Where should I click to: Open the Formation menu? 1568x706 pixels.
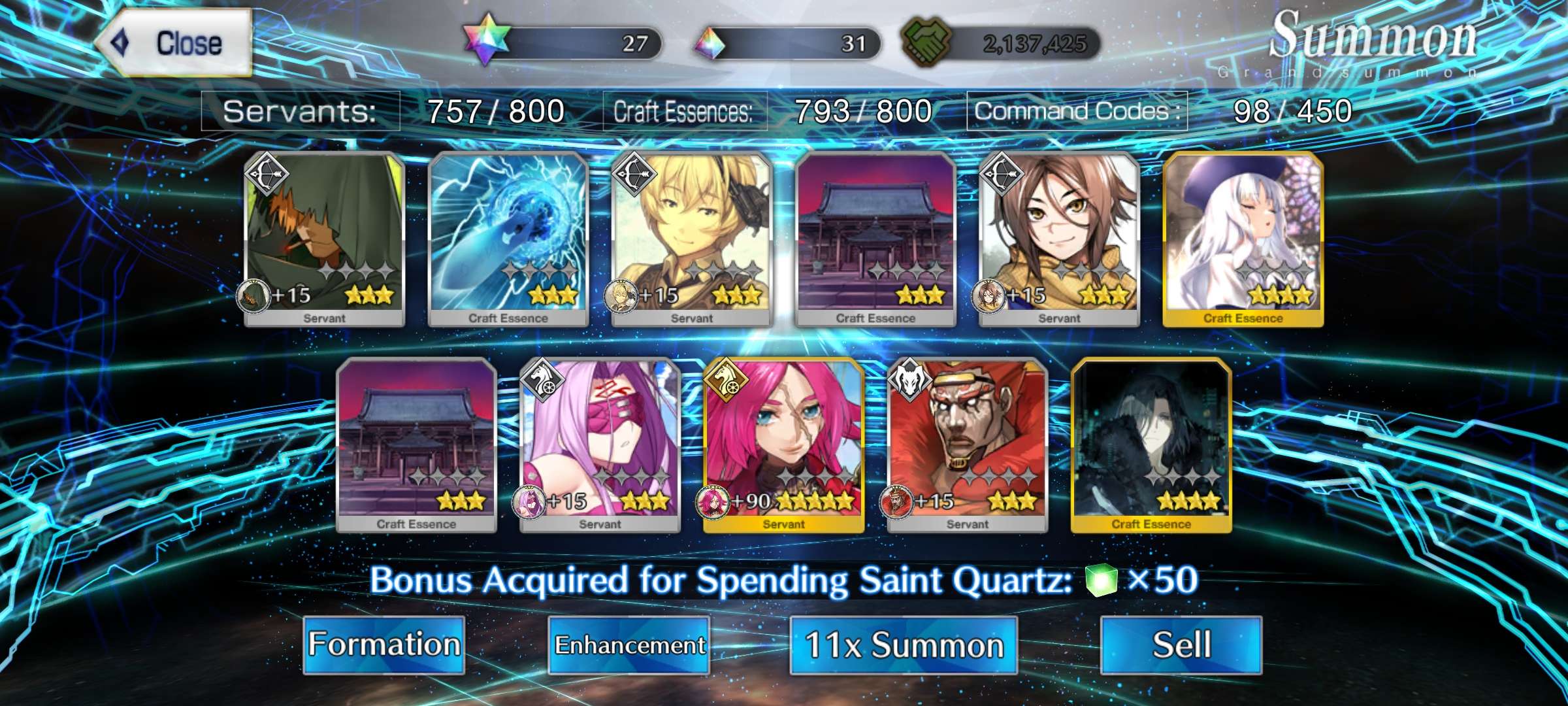point(384,645)
